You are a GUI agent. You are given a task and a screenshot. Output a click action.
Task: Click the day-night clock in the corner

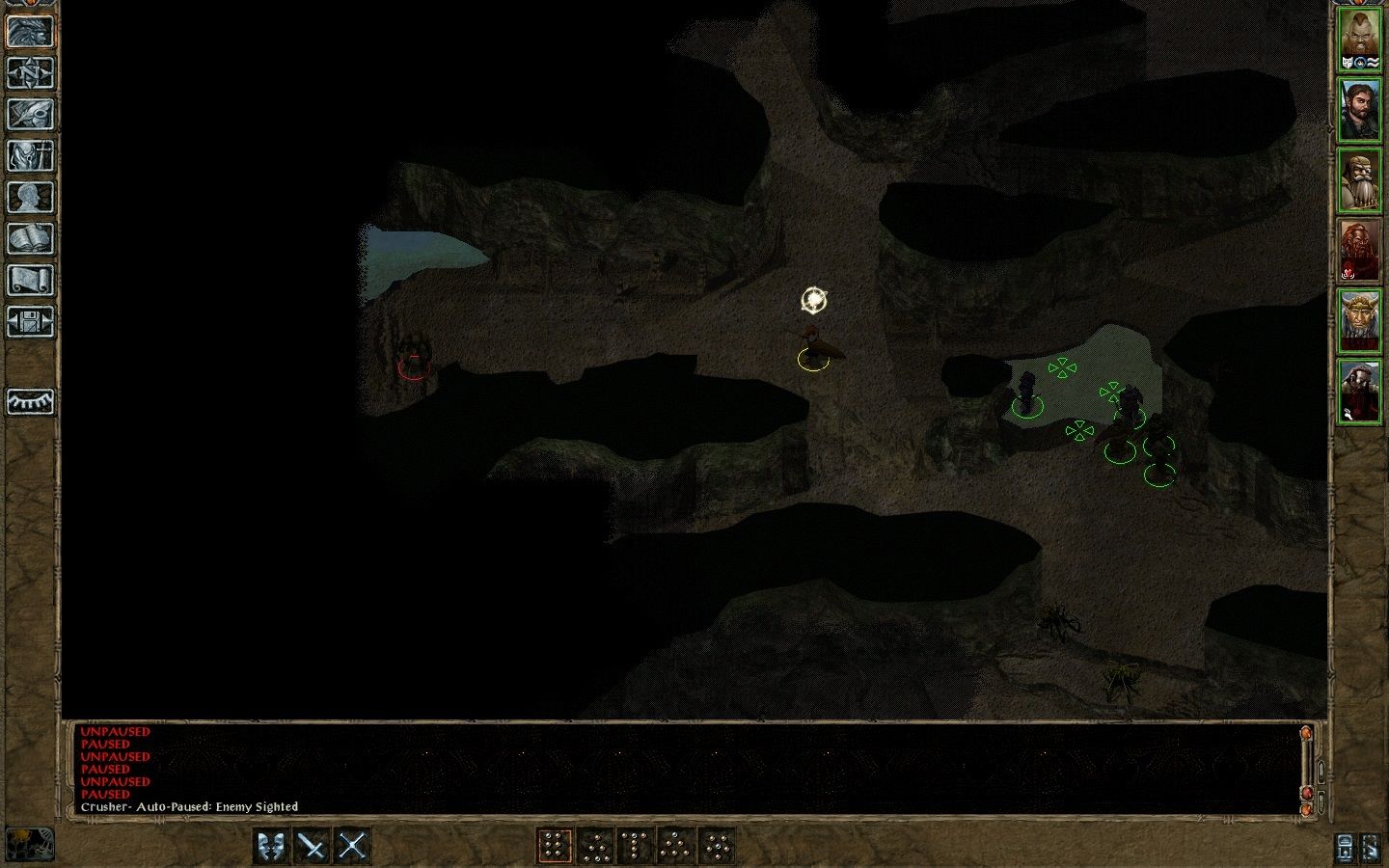click(x=29, y=844)
